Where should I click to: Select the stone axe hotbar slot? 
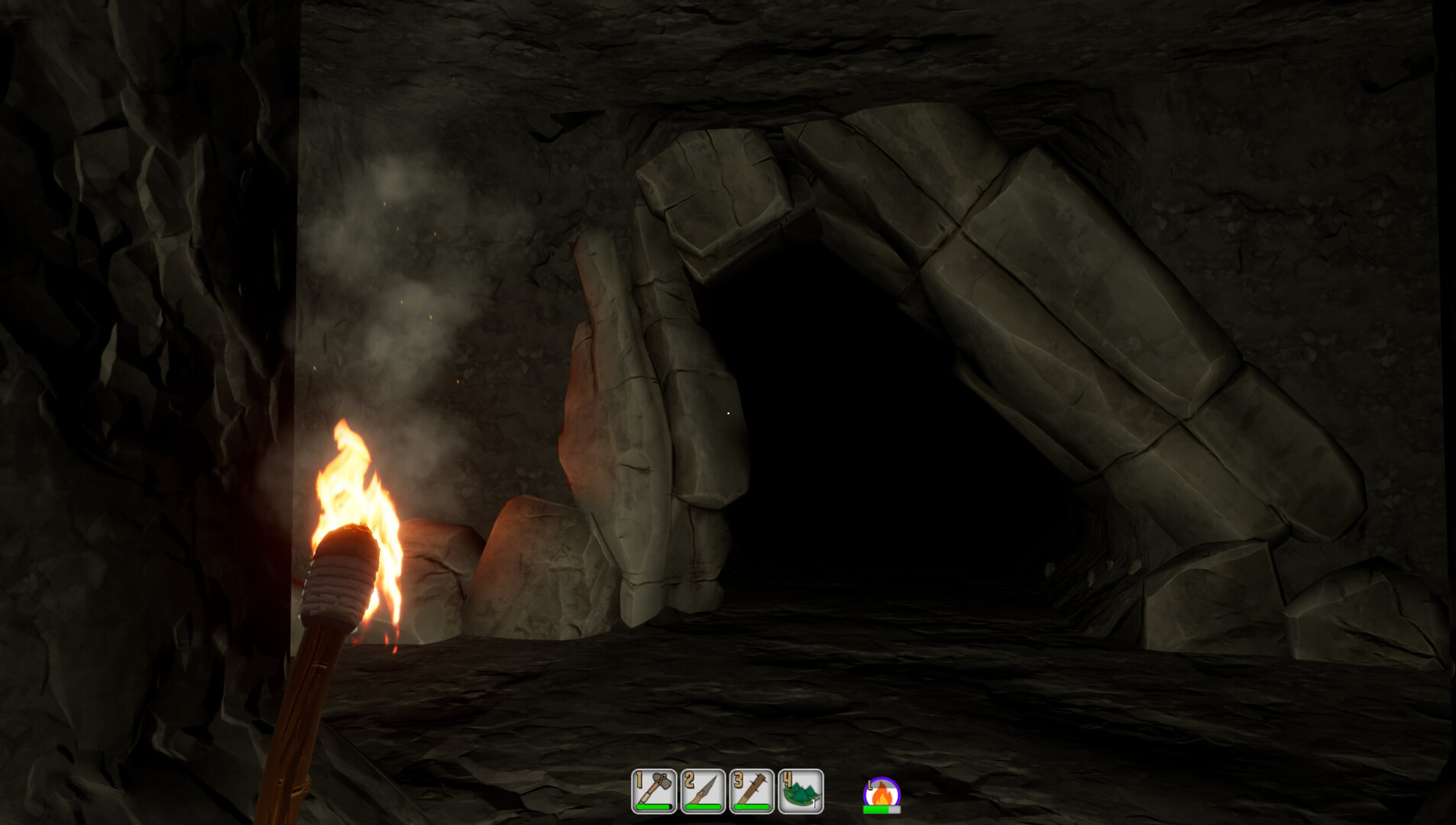pyautogui.click(x=654, y=791)
